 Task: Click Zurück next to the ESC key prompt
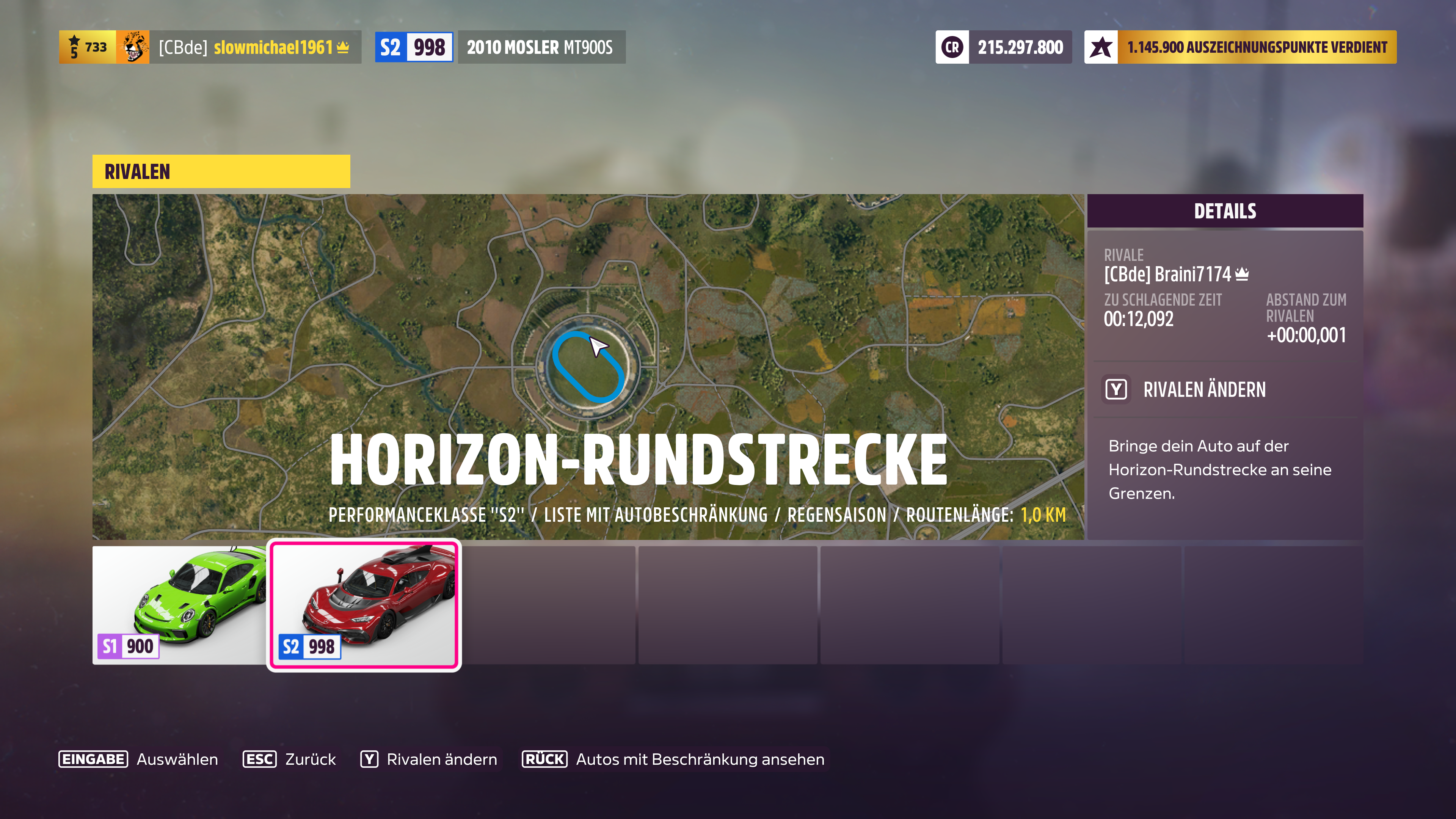[x=311, y=759]
